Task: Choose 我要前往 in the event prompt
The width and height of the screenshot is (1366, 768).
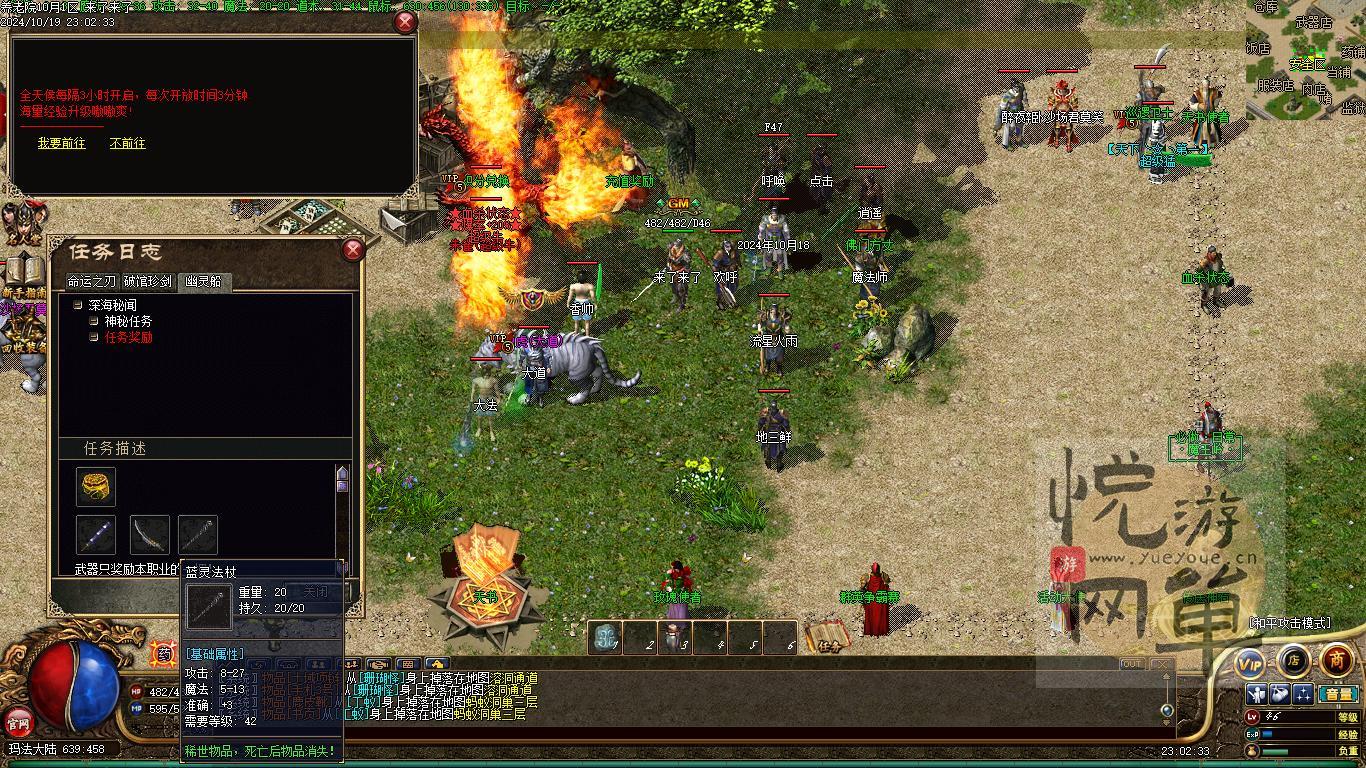Action: (x=62, y=144)
